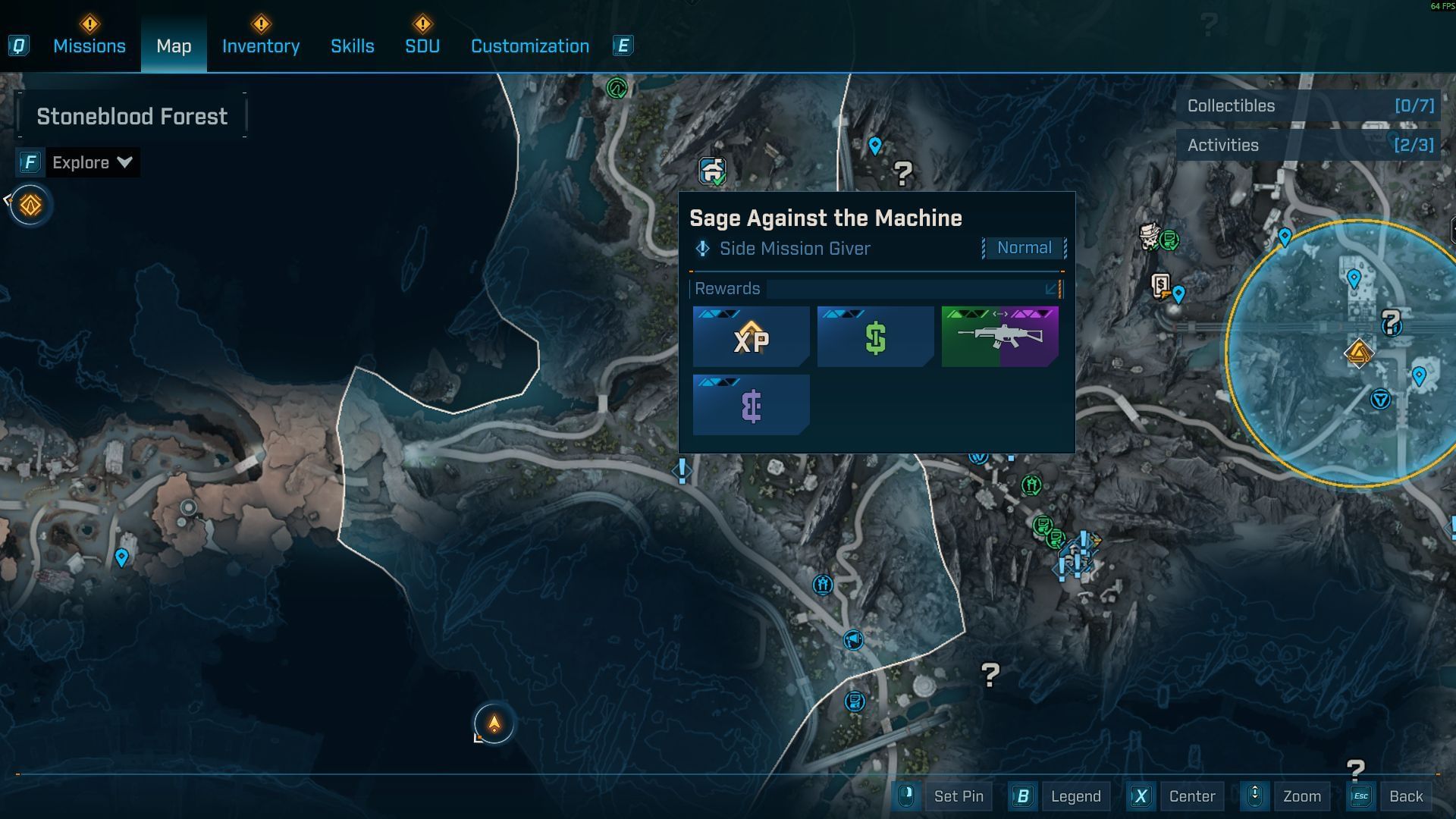1456x819 pixels.
Task: Center the map on player
Action: (1191, 796)
